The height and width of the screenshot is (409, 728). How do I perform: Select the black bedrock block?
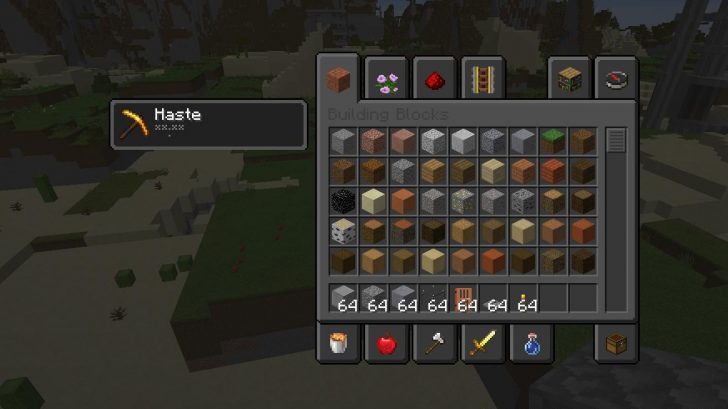343,202
